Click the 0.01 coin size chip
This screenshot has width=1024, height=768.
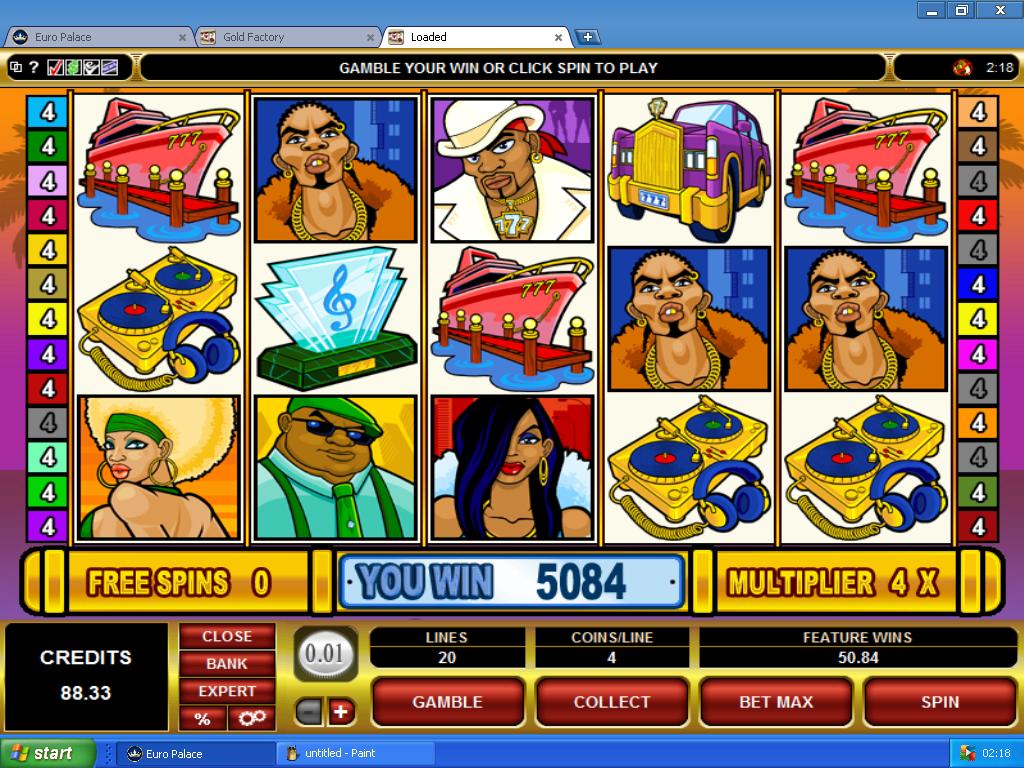[x=325, y=653]
